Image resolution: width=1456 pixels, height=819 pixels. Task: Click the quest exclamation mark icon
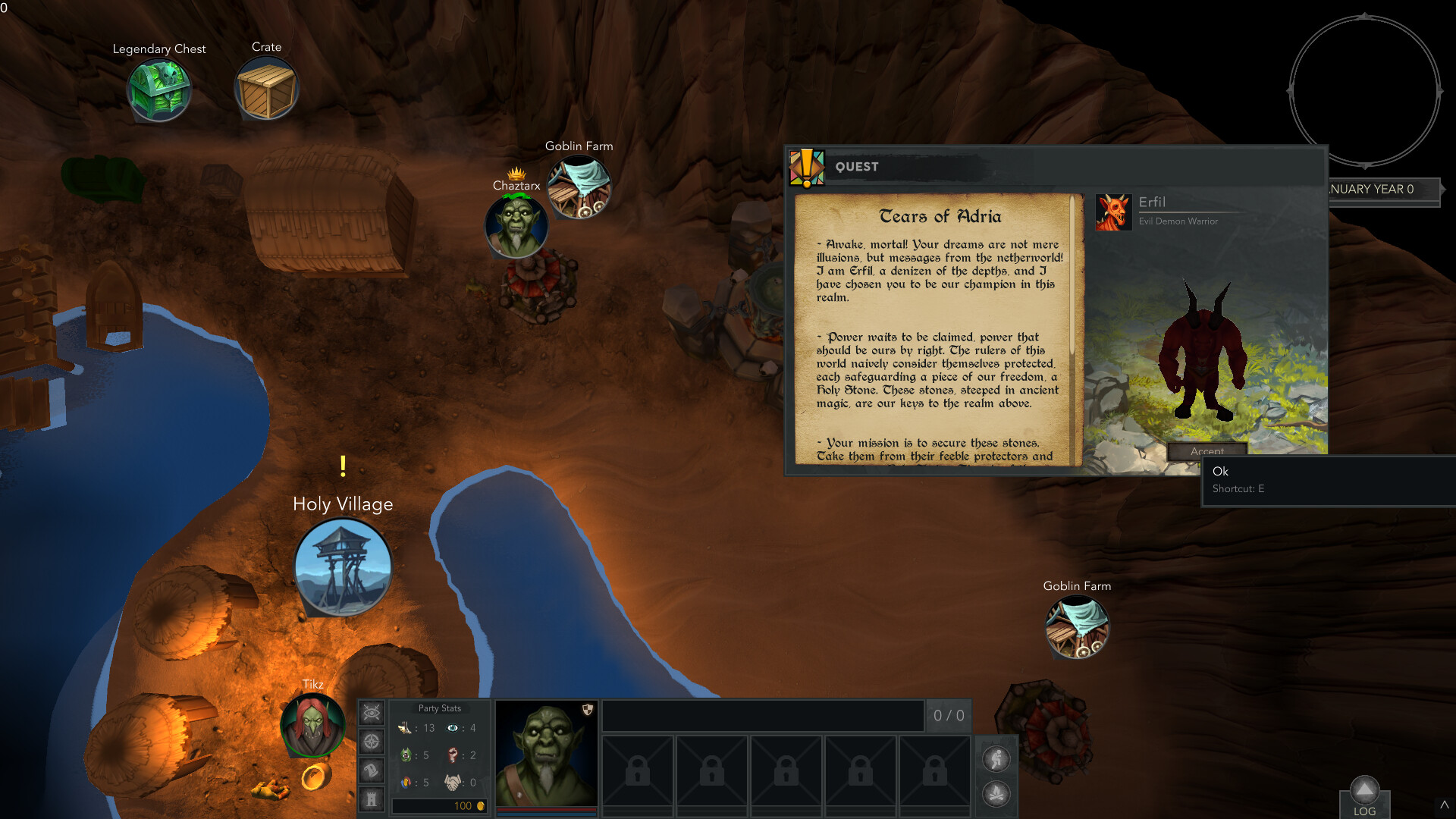808,166
